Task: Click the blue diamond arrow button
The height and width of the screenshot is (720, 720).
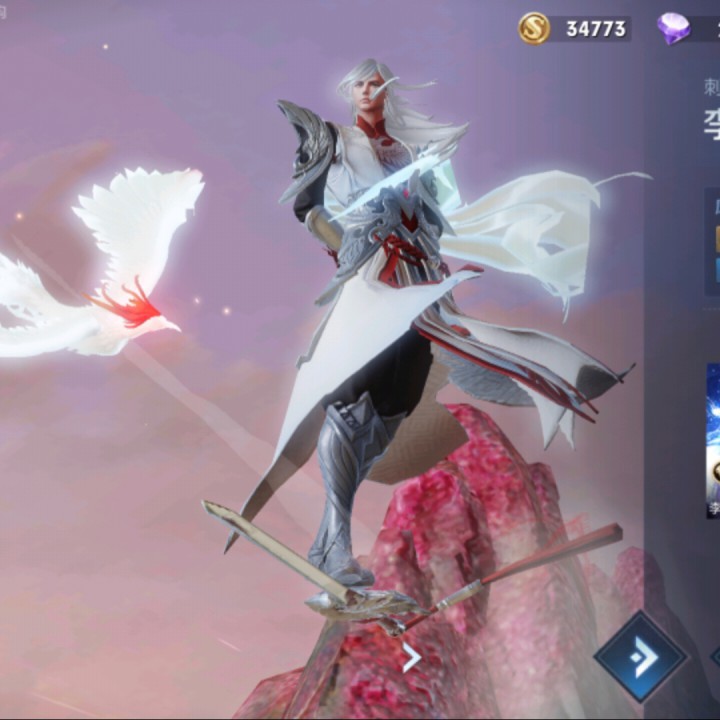Action: (640, 657)
